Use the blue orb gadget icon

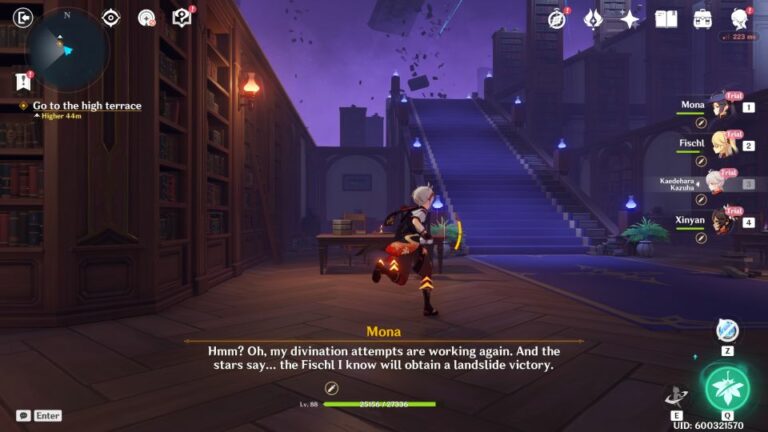pyautogui.click(x=727, y=331)
